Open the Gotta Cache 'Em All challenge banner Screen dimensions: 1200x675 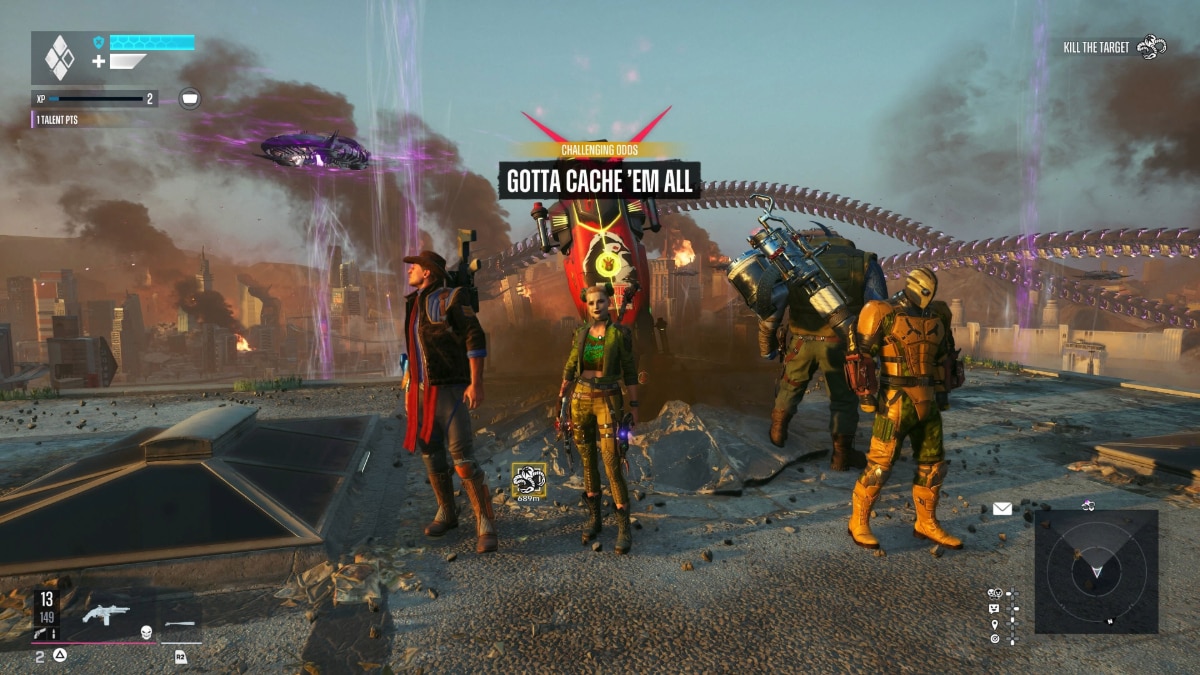(x=600, y=181)
